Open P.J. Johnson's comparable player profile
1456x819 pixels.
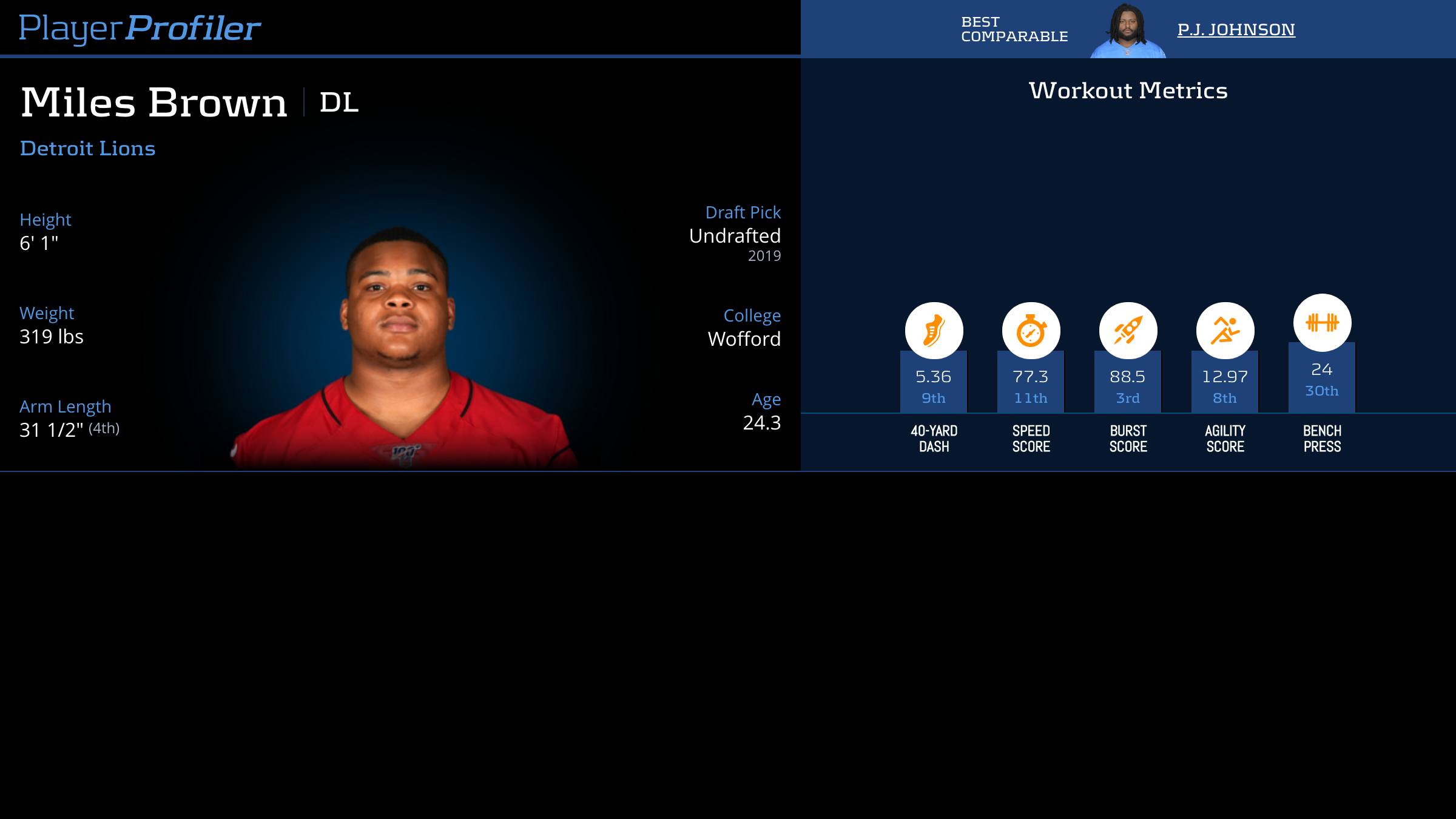point(1236,29)
